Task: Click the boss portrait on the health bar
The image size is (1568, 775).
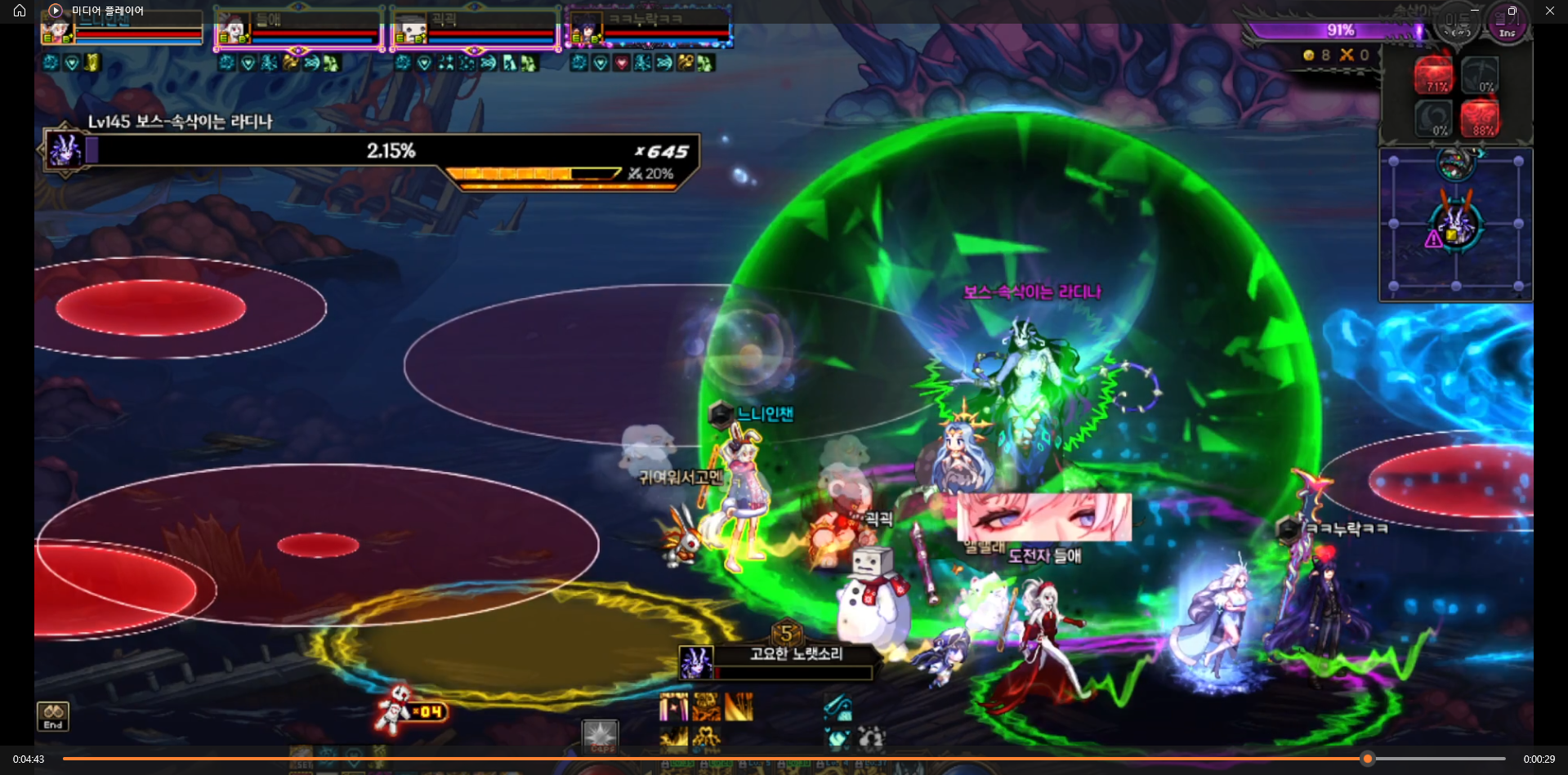Action: [x=64, y=150]
